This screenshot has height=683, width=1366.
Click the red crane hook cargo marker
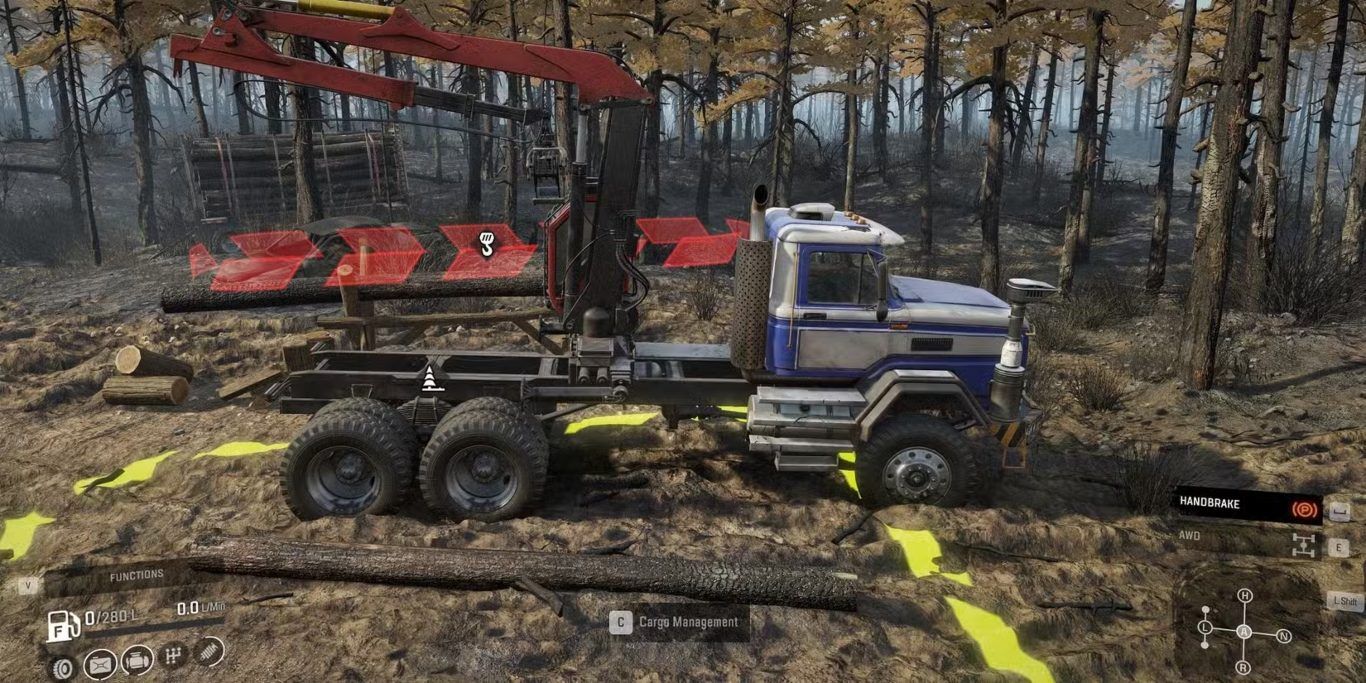click(486, 243)
